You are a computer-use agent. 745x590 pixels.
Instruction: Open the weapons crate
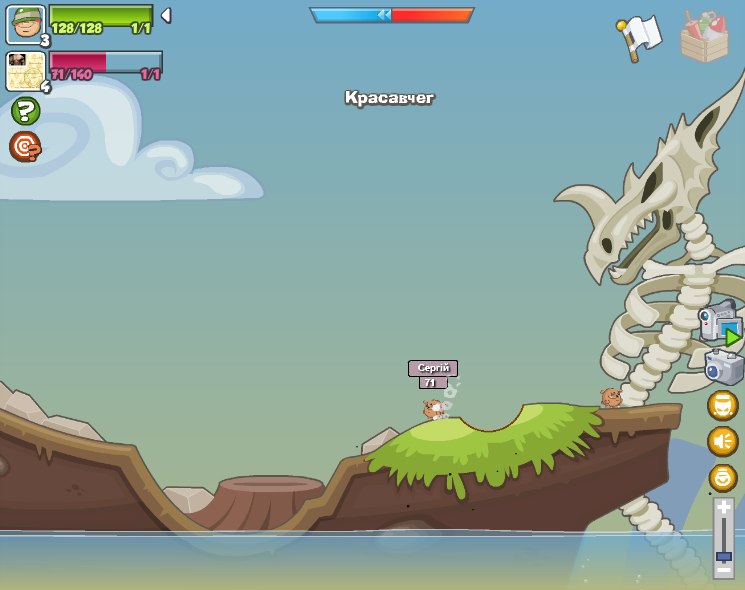point(704,38)
